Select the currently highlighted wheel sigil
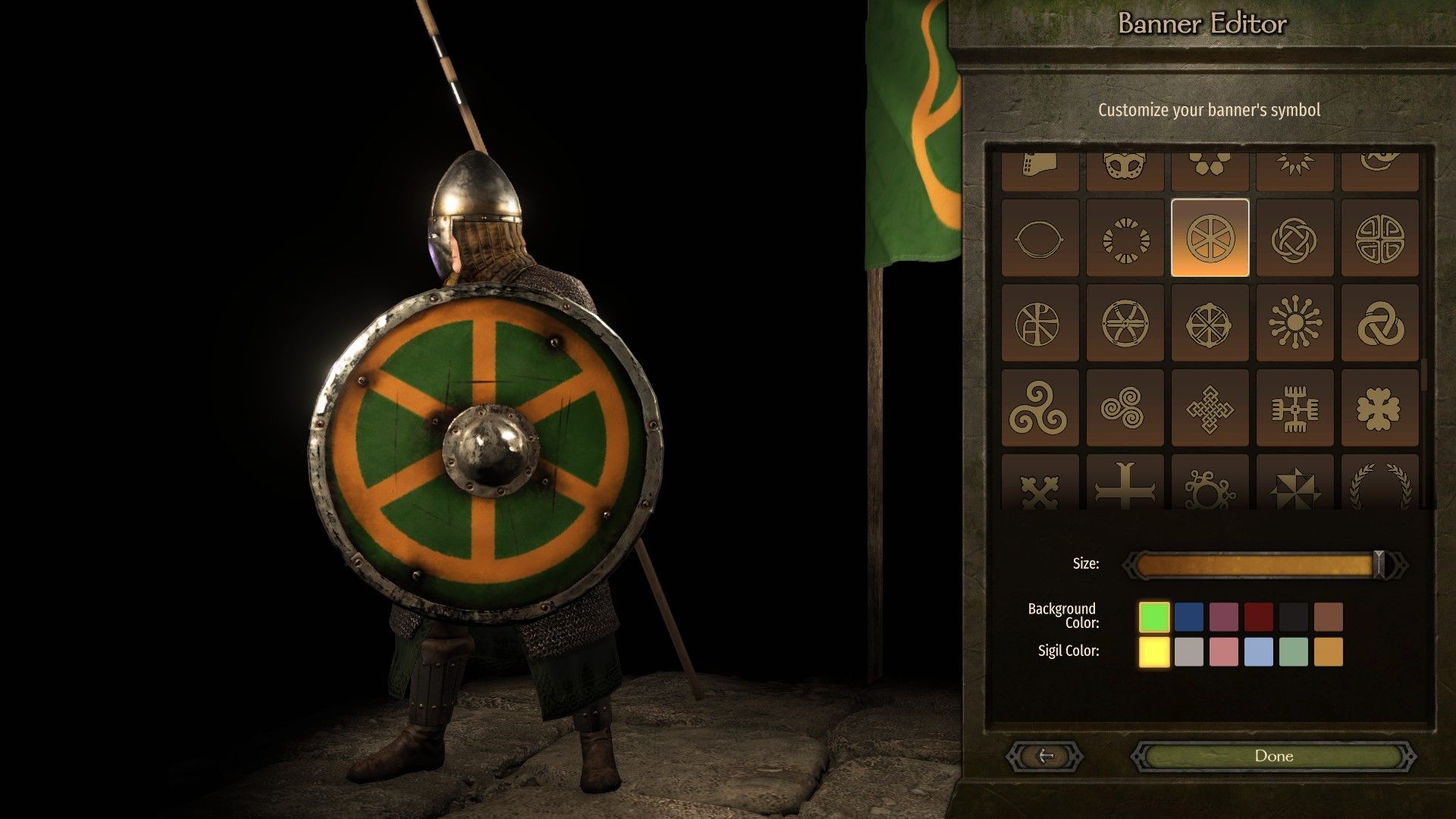This screenshot has width=1456, height=819. (1210, 239)
